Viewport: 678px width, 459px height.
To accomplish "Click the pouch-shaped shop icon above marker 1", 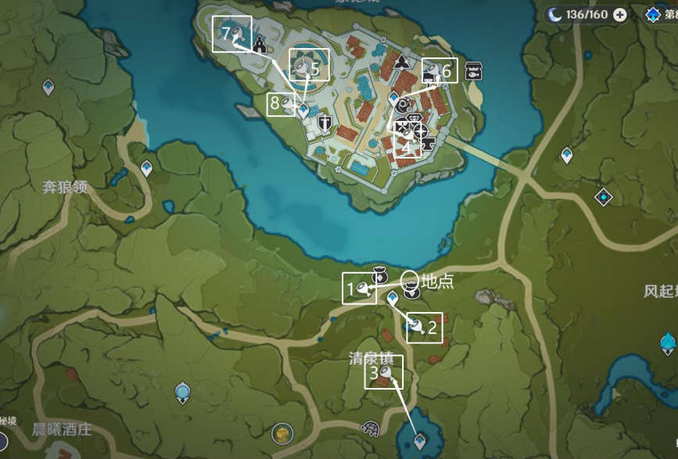I will pyautogui.click(x=380, y=274).
